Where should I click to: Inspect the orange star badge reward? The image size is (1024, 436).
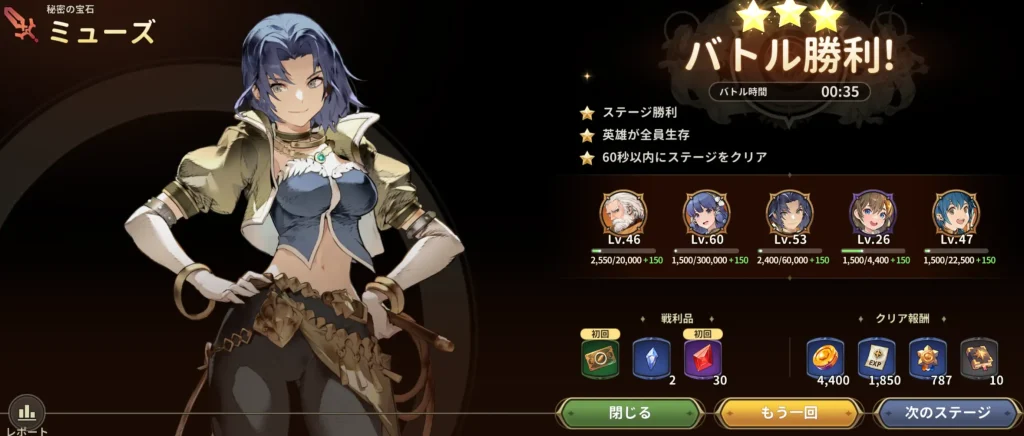(x=928, y=357)
